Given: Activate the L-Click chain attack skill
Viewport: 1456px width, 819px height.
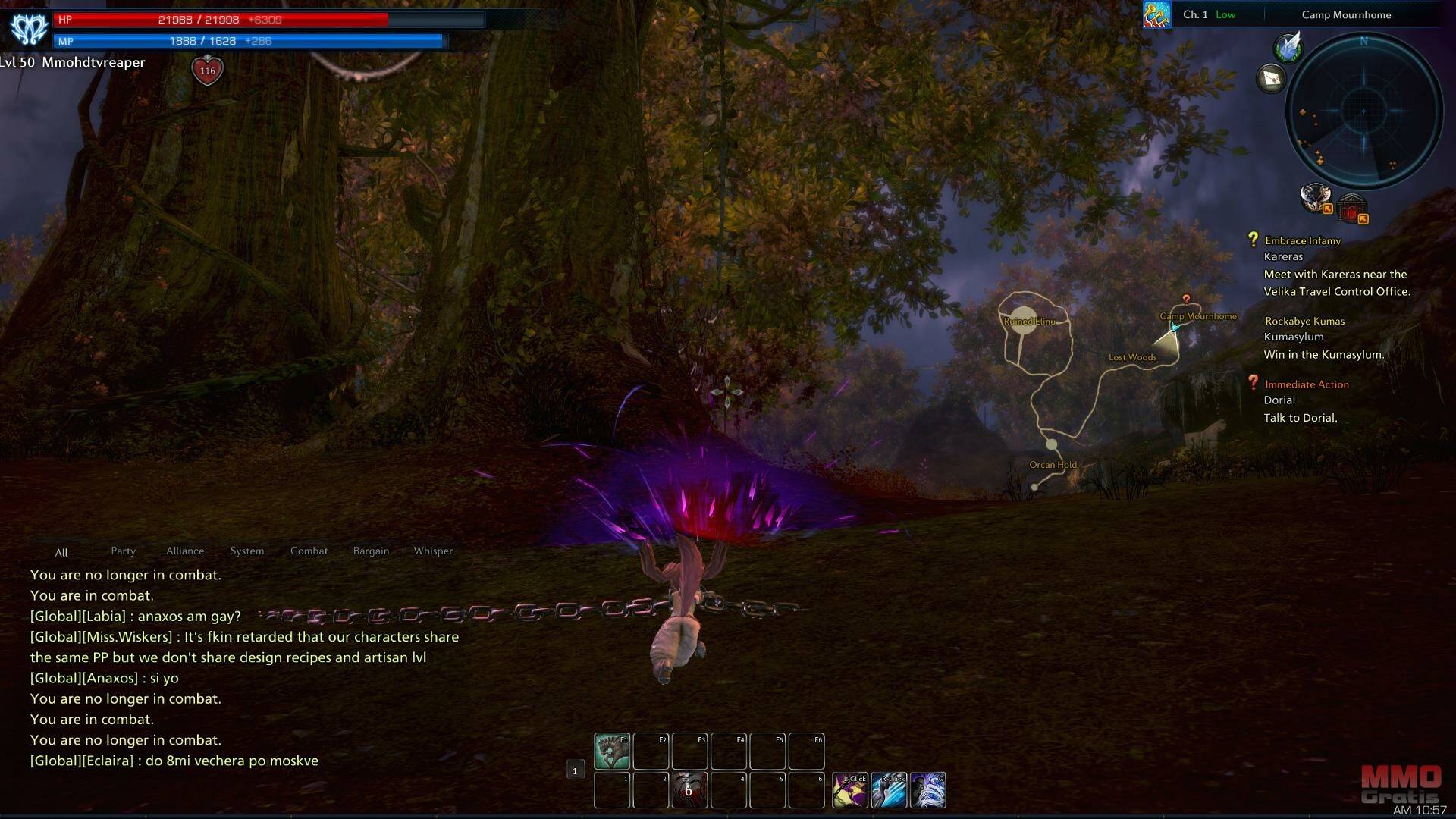Looking at the screenshot, I should pyautogui.click(x=850, y=789).
